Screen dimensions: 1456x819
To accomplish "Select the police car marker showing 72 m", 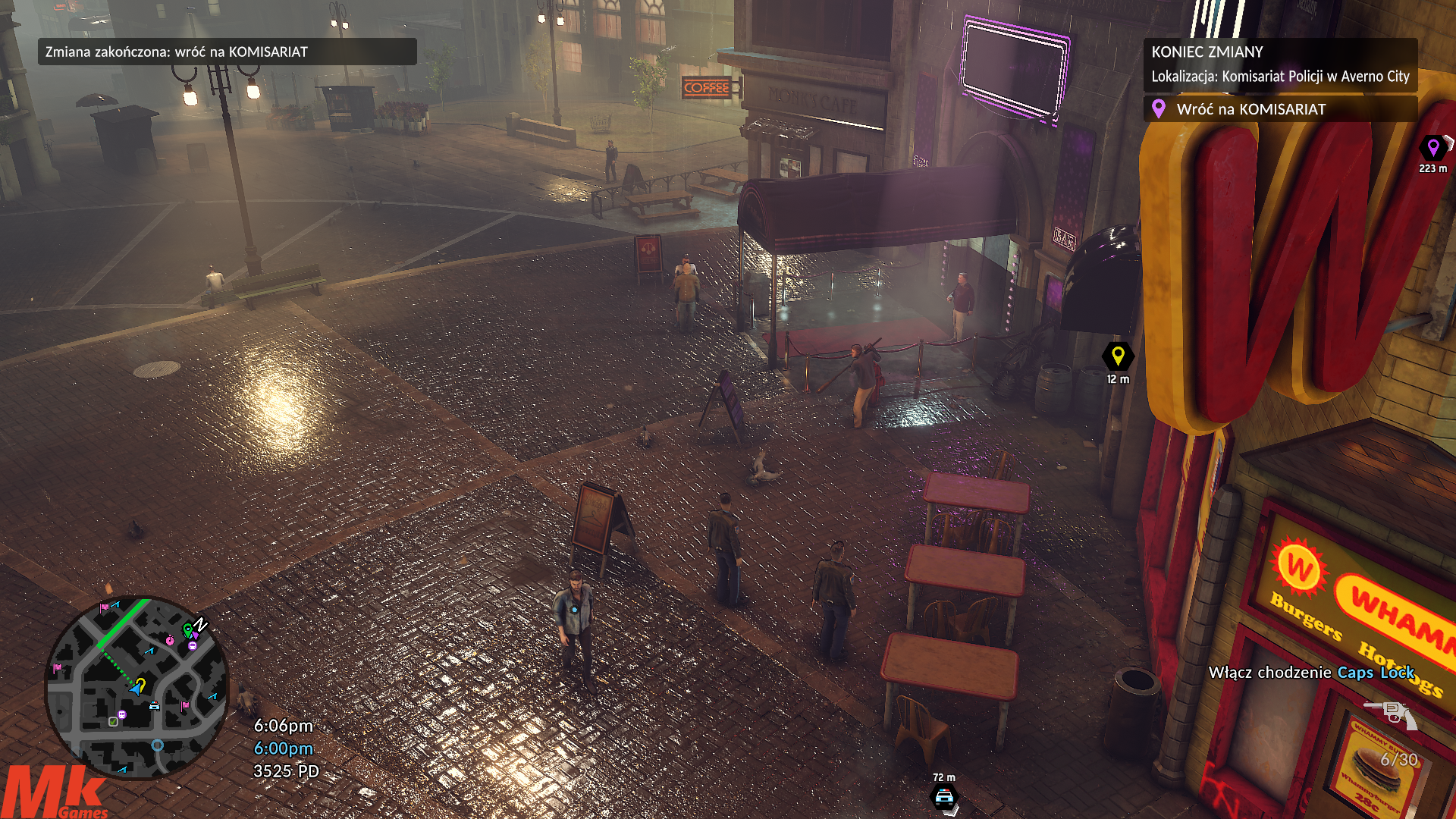I will pos(944,797).
